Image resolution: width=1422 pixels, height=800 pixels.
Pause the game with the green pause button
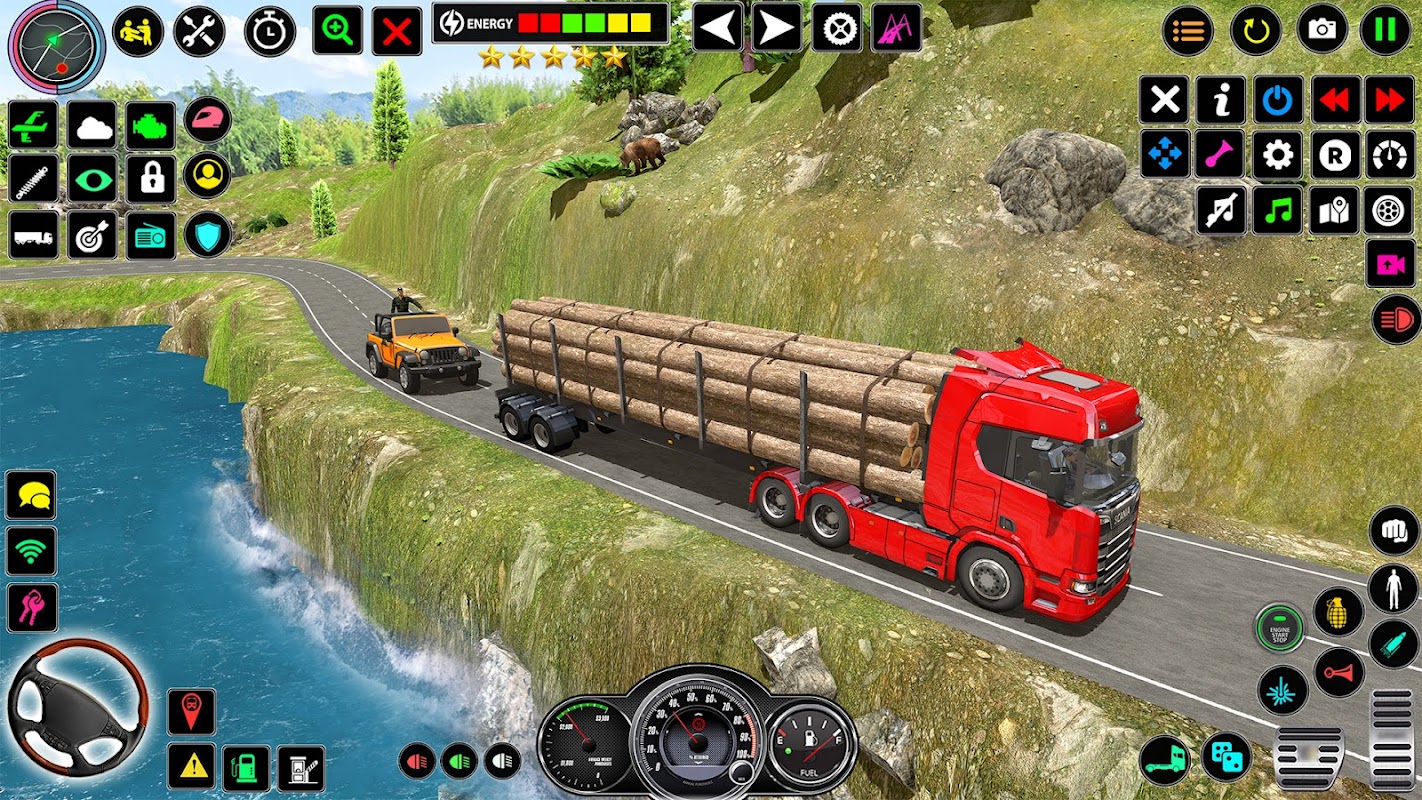[x=1385, y=30]
